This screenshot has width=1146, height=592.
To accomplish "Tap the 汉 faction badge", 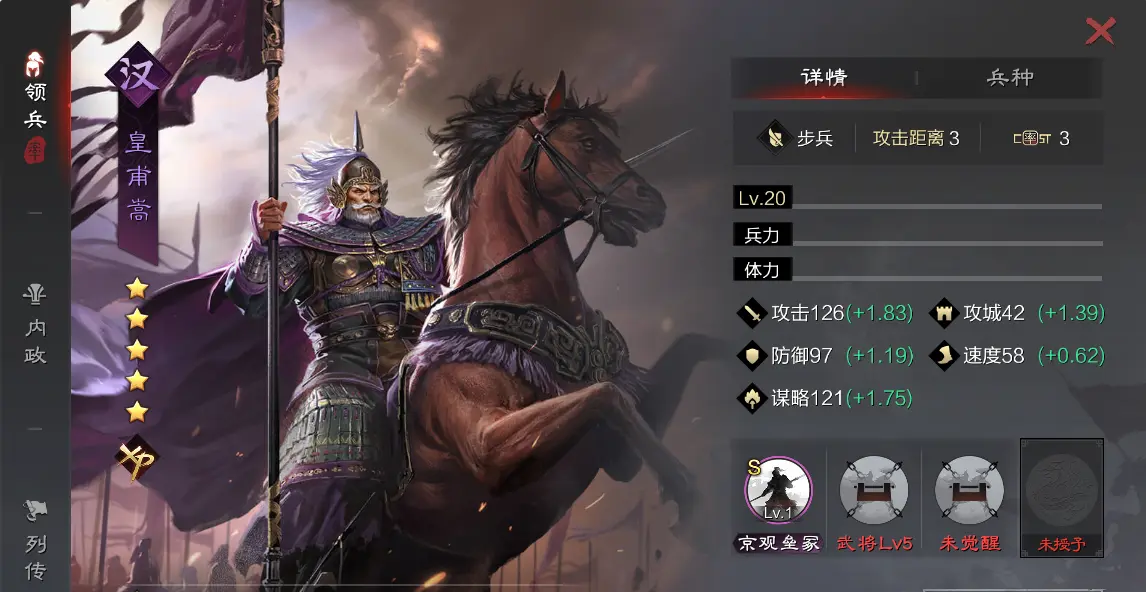I will [x=137, y=75].
